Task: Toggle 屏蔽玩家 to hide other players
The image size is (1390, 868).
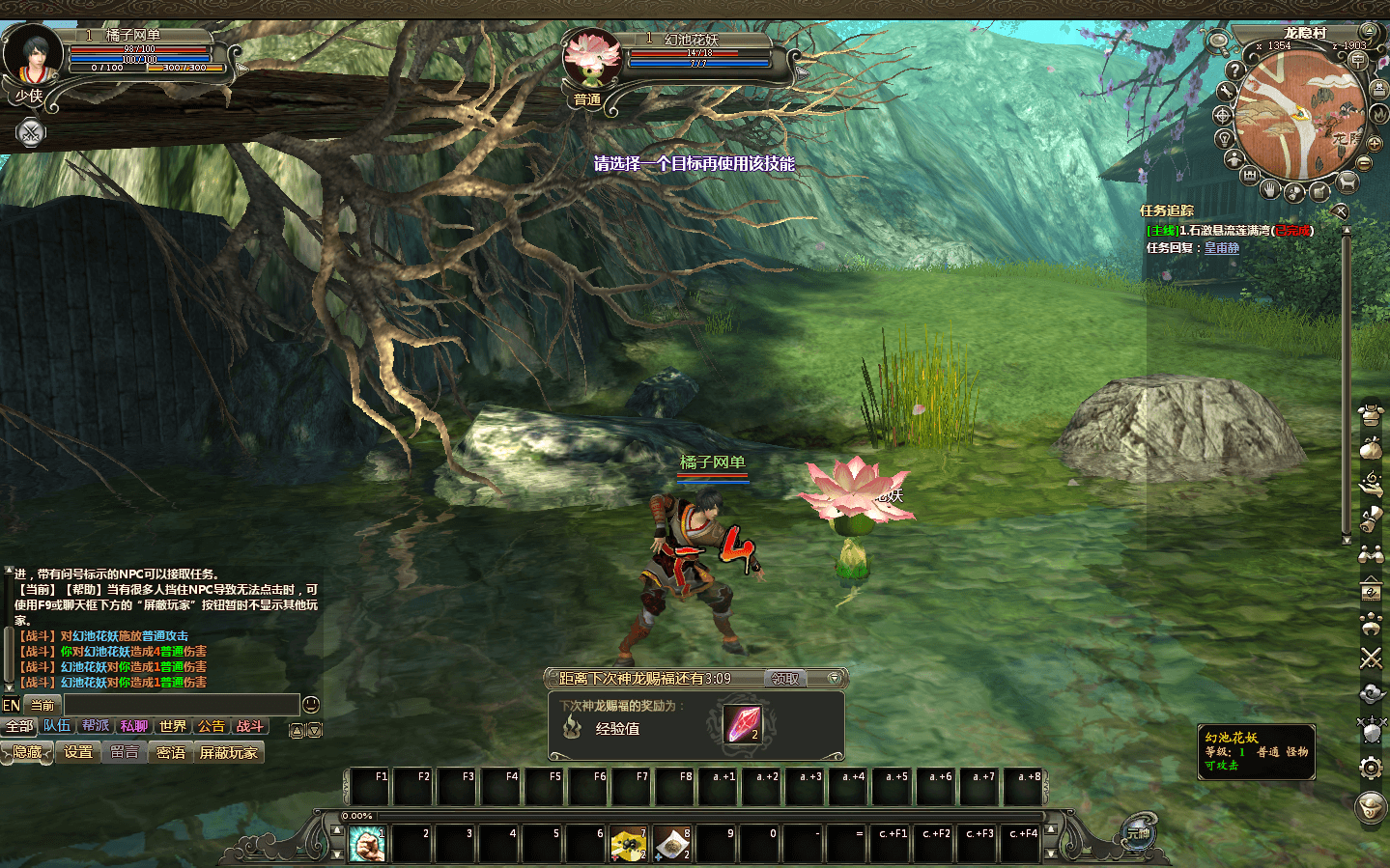Action: (229, 752)
